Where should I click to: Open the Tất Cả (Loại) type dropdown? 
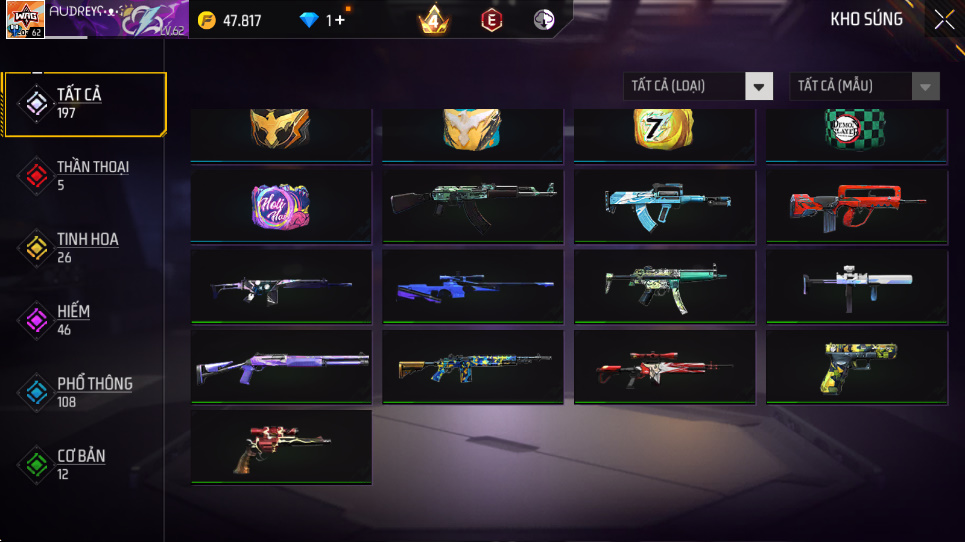tap(698, 86)
